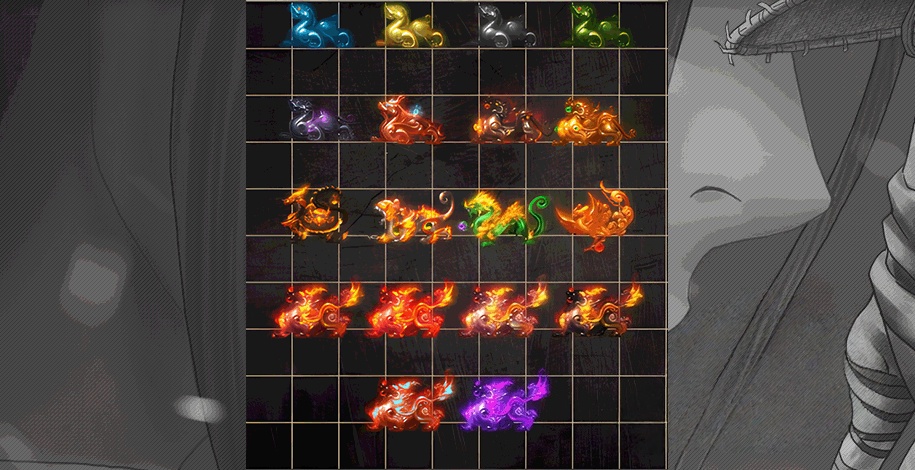Choose the silver gray beast figurine

(x=504, y=26)
